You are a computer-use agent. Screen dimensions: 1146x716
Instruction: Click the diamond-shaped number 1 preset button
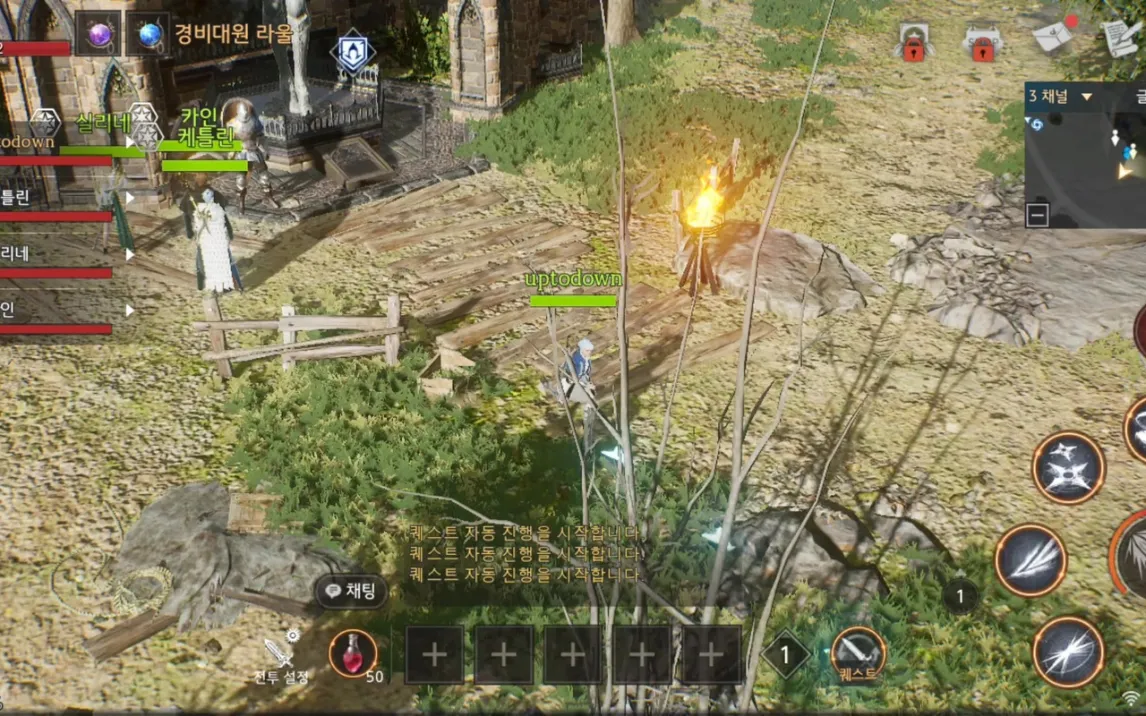click(786, 655)
